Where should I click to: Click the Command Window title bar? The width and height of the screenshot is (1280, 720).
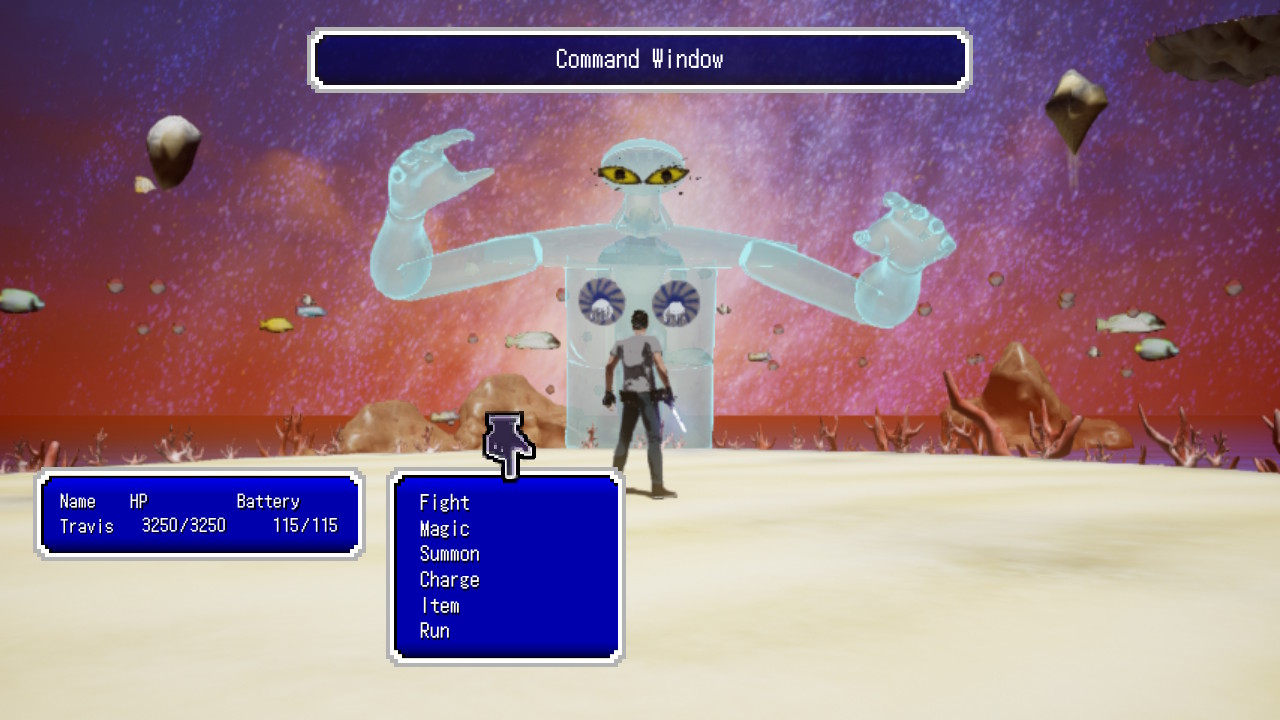639,60
